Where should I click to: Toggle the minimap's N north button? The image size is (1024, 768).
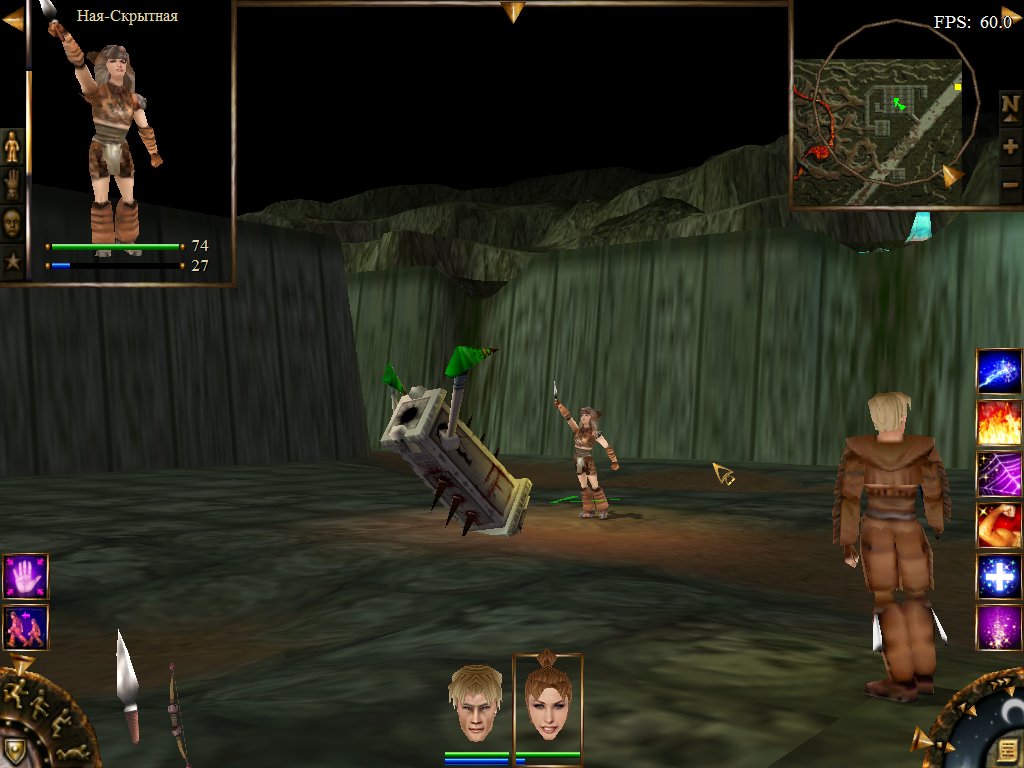click(x=1010, y=105)
